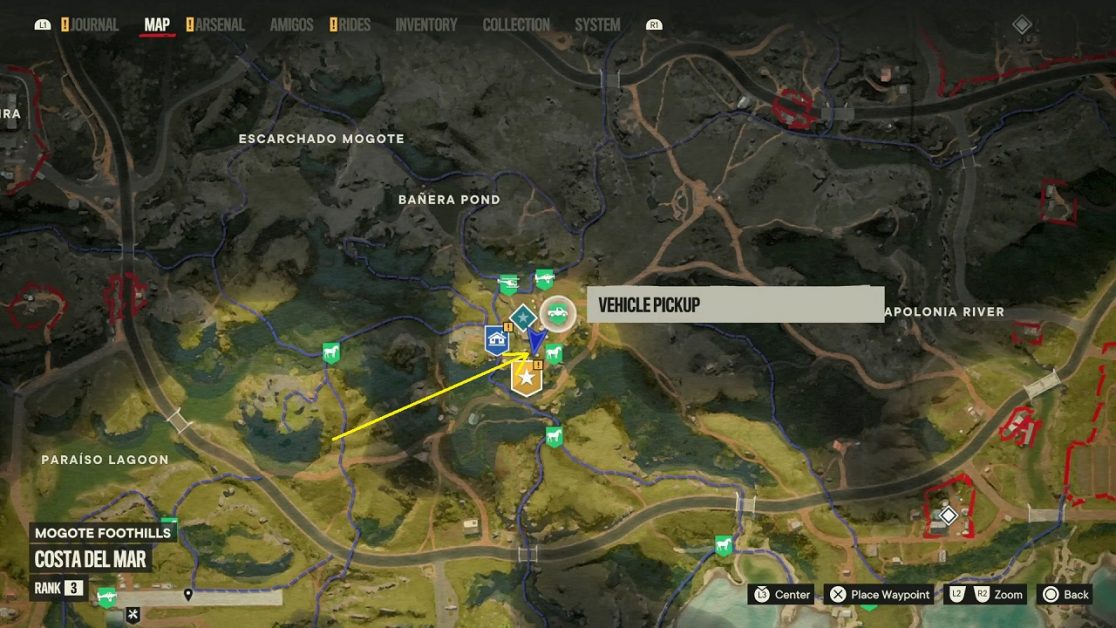The image size is (1116, 628).
Task: Select the gold star shield marker
Action: pos(526,379)
